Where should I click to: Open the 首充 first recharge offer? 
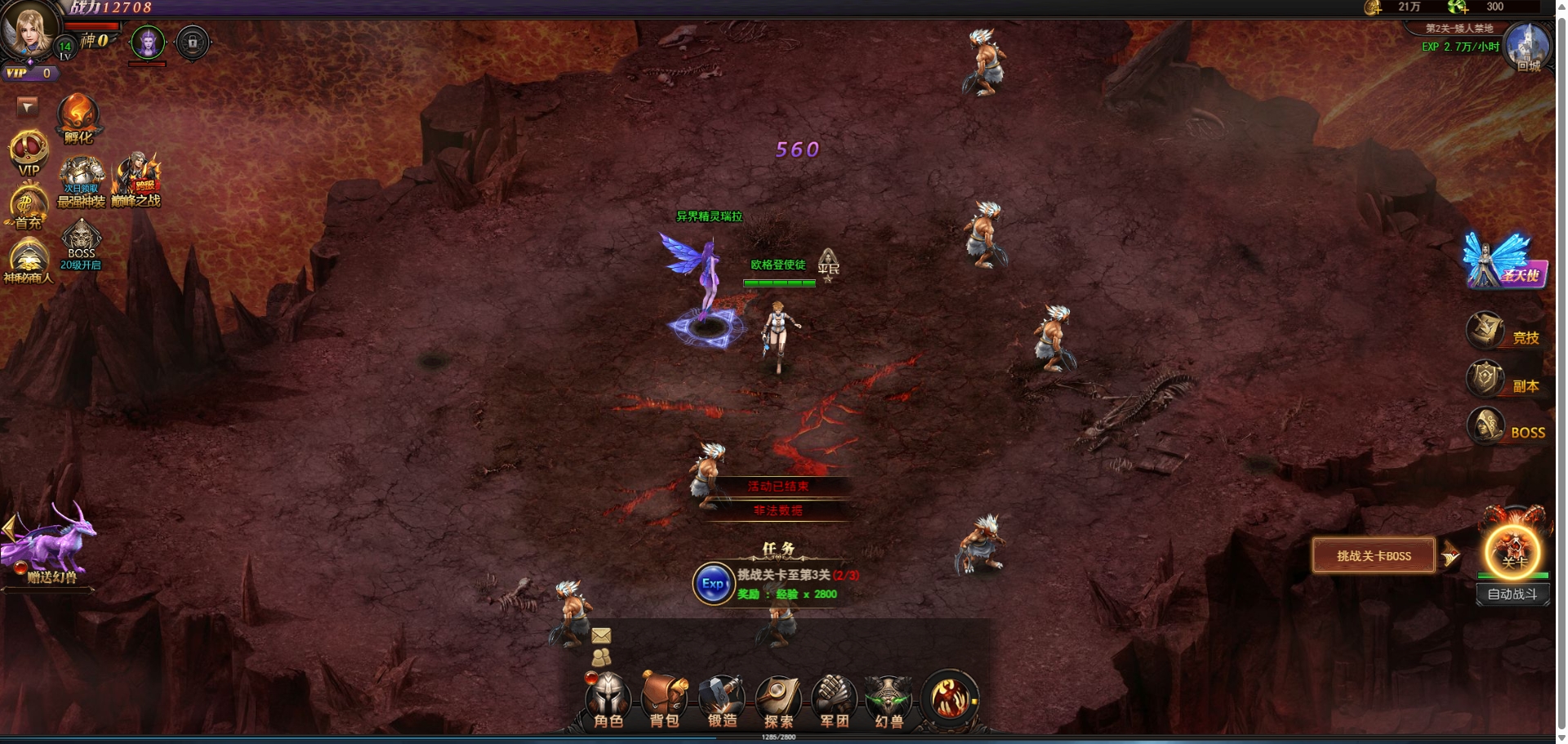[x=27, y=208]
